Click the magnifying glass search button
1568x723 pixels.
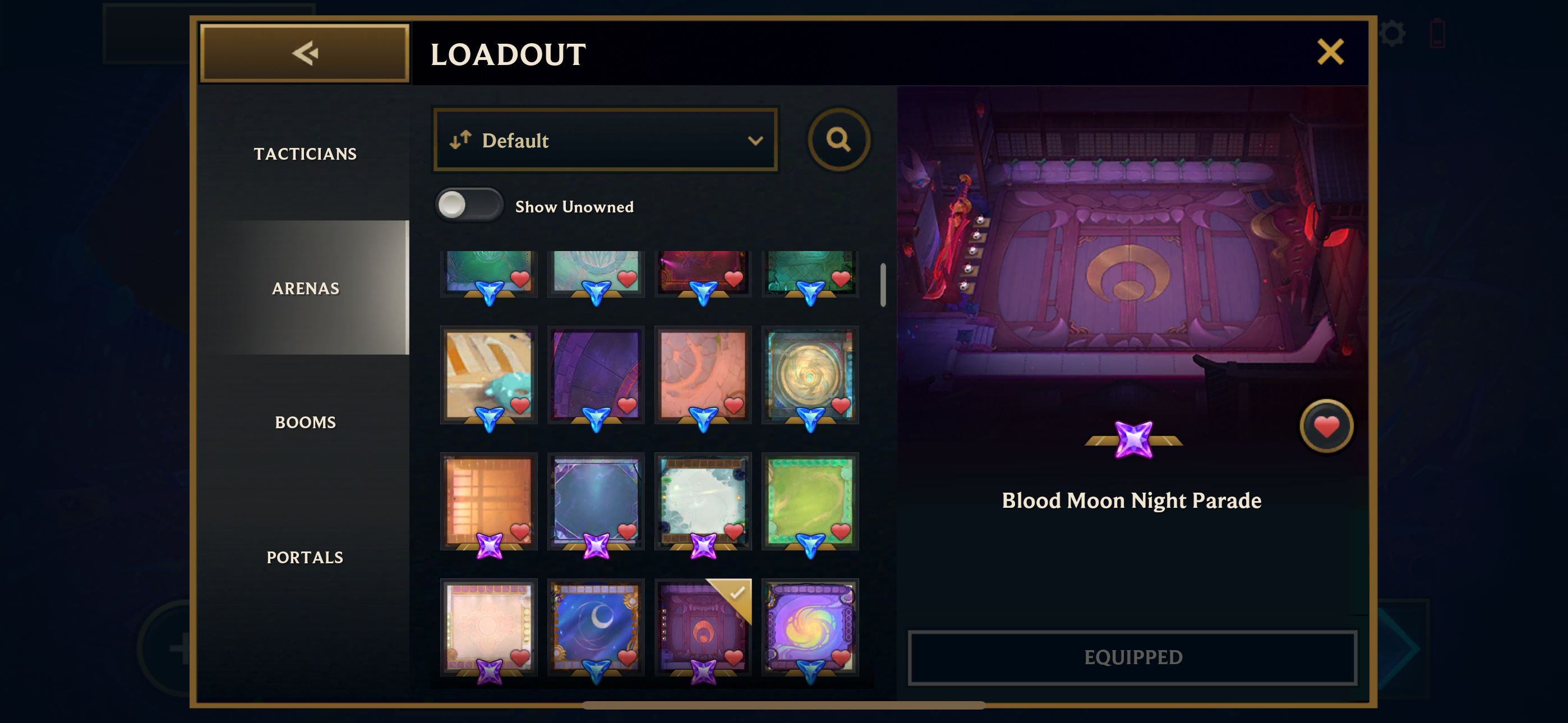point(838,140)
